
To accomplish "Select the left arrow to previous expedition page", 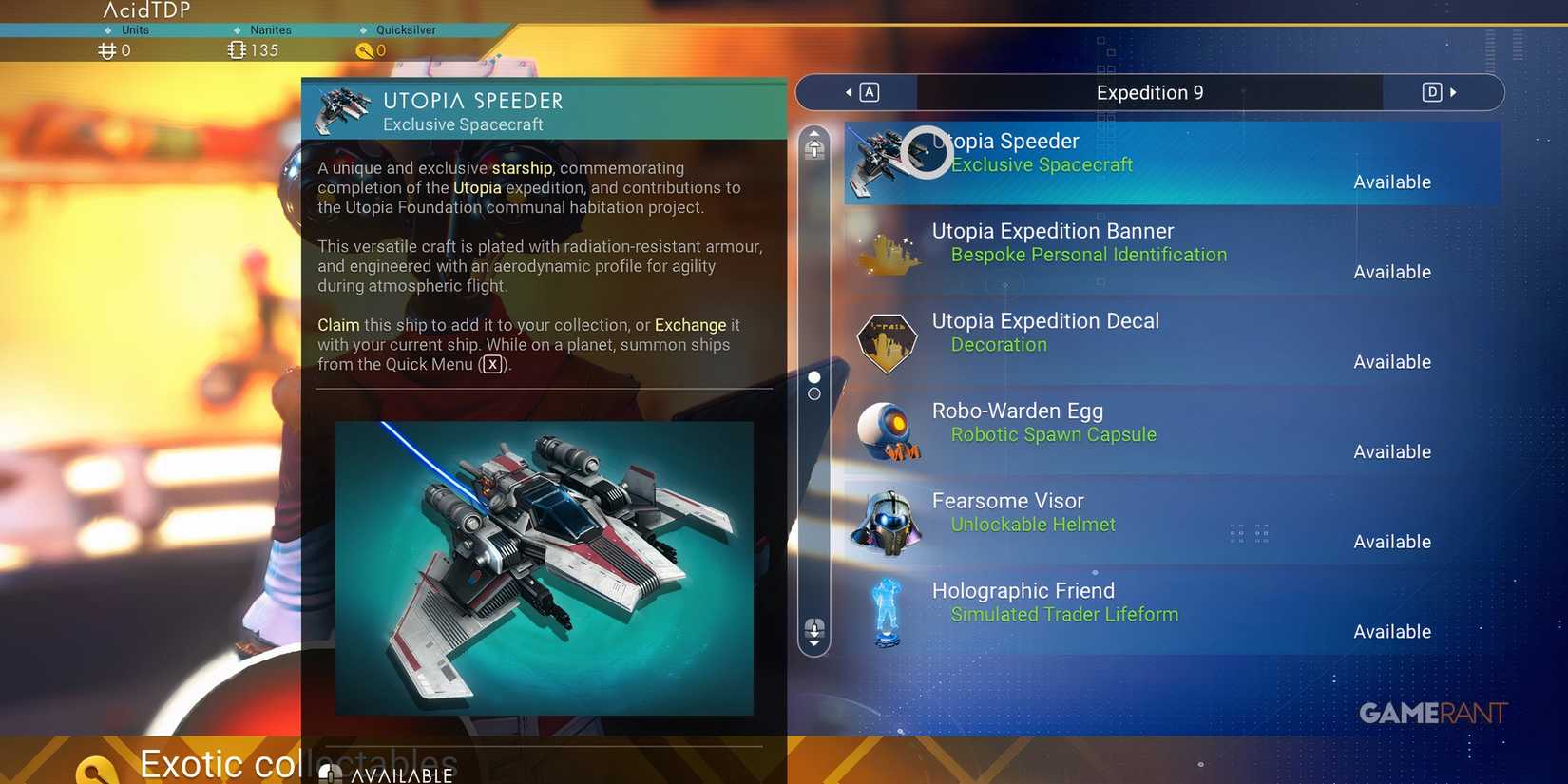I will click(849, 92).
